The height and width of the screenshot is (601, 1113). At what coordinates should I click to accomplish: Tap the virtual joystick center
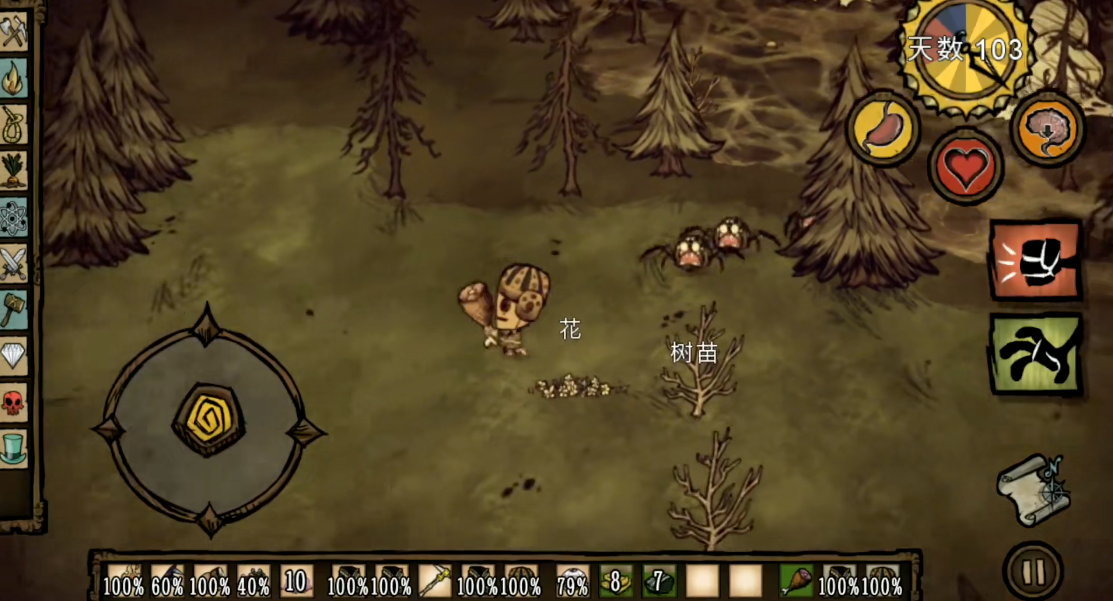pyautogui.click(x=208, y=420)
